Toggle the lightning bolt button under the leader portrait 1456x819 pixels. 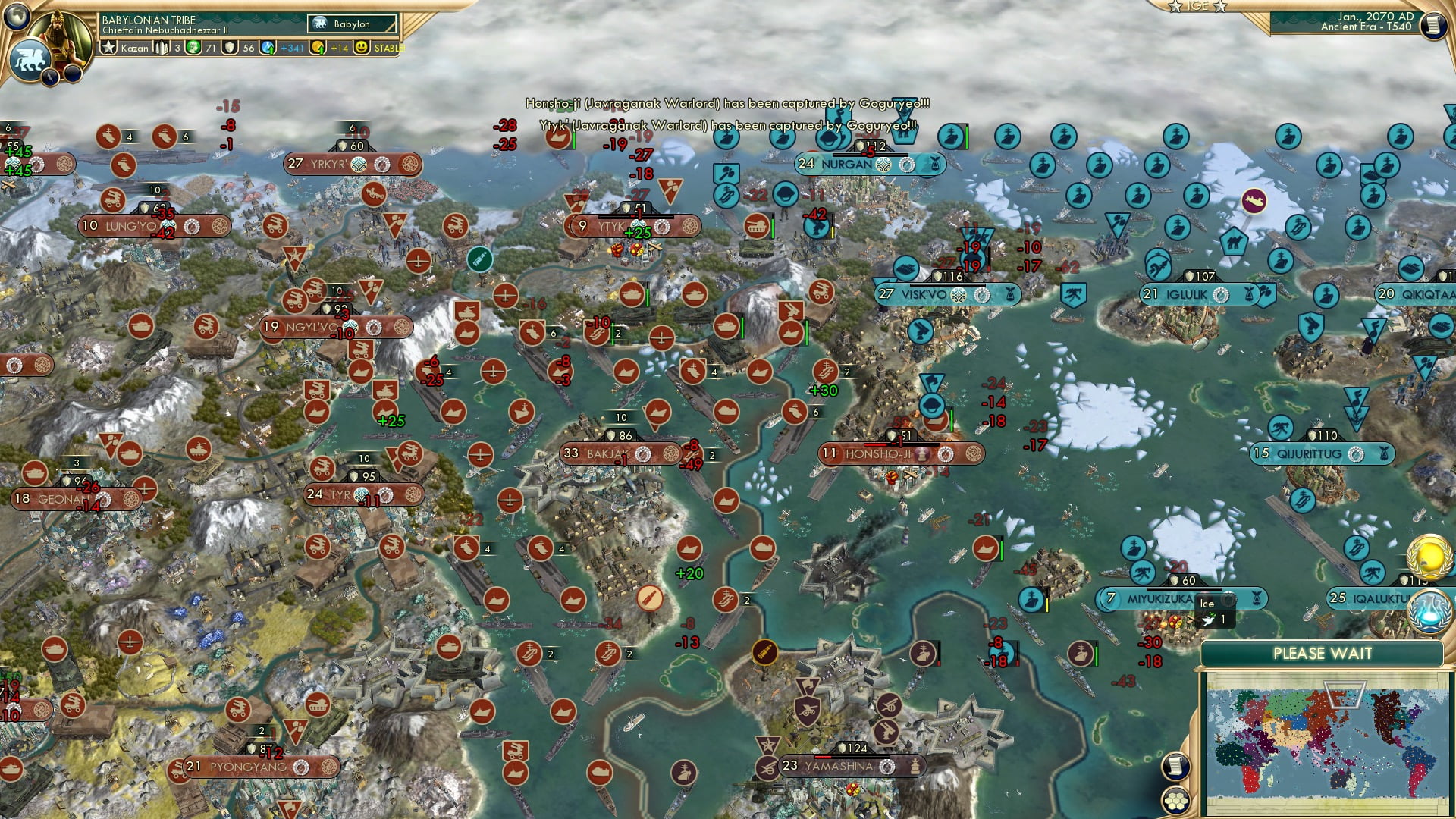pos(50,77)
